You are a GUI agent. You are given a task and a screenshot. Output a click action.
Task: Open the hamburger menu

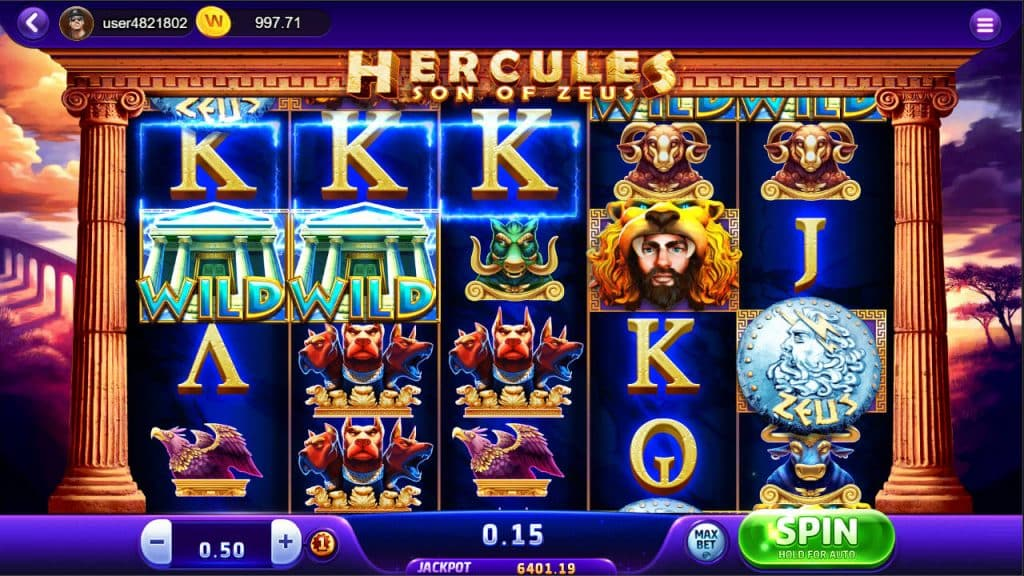click(985, 23)
